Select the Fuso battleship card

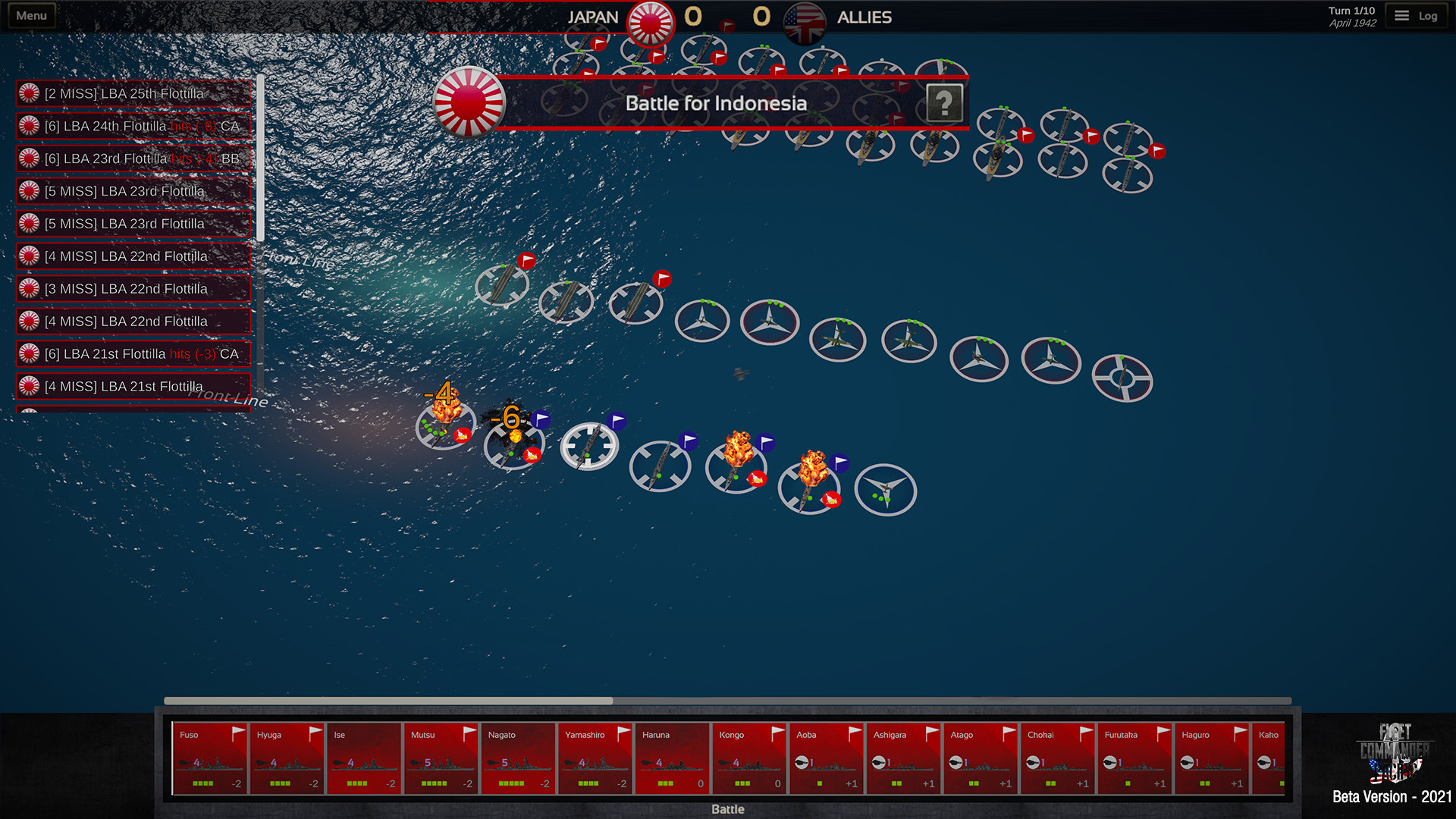point(210,758)
